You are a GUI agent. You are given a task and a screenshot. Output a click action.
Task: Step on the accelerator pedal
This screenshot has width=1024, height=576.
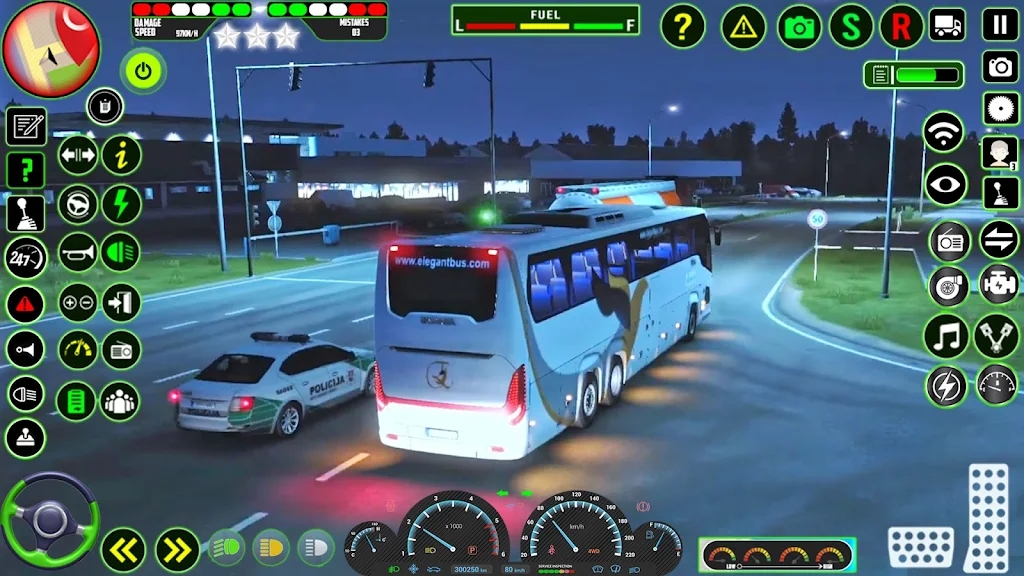pyautogui.click(x=988, y=517)
